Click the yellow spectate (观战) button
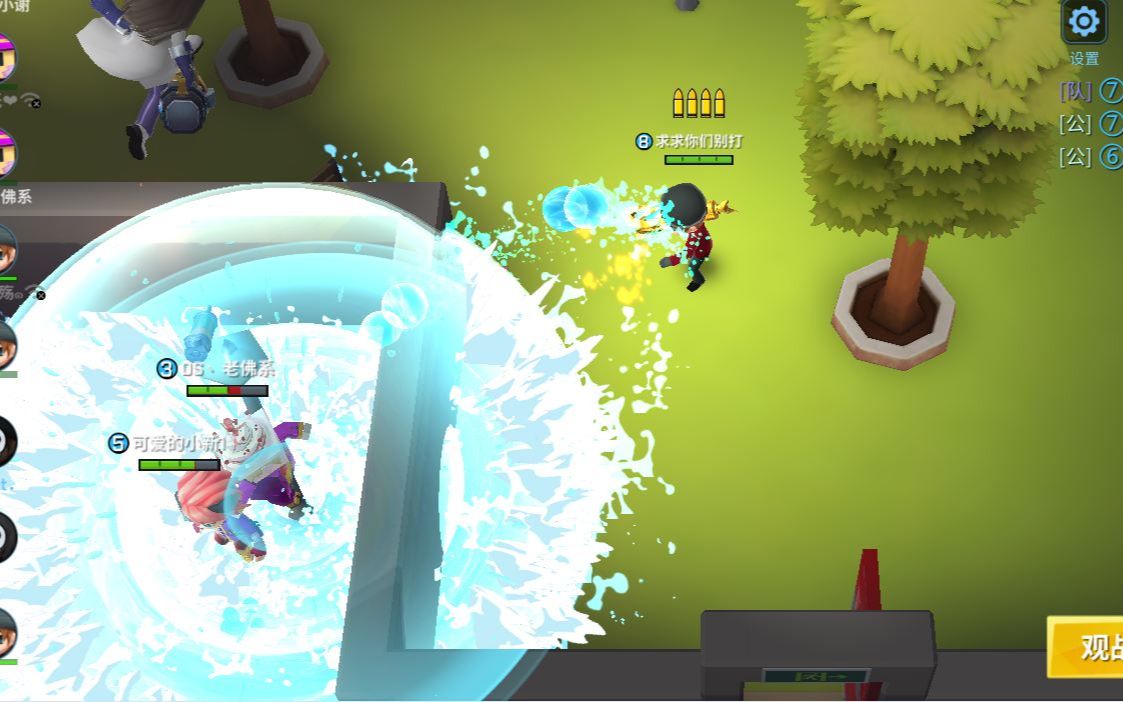Image resolution: width=1123 pixels, height=702 pixels. tap(1088, 646)
